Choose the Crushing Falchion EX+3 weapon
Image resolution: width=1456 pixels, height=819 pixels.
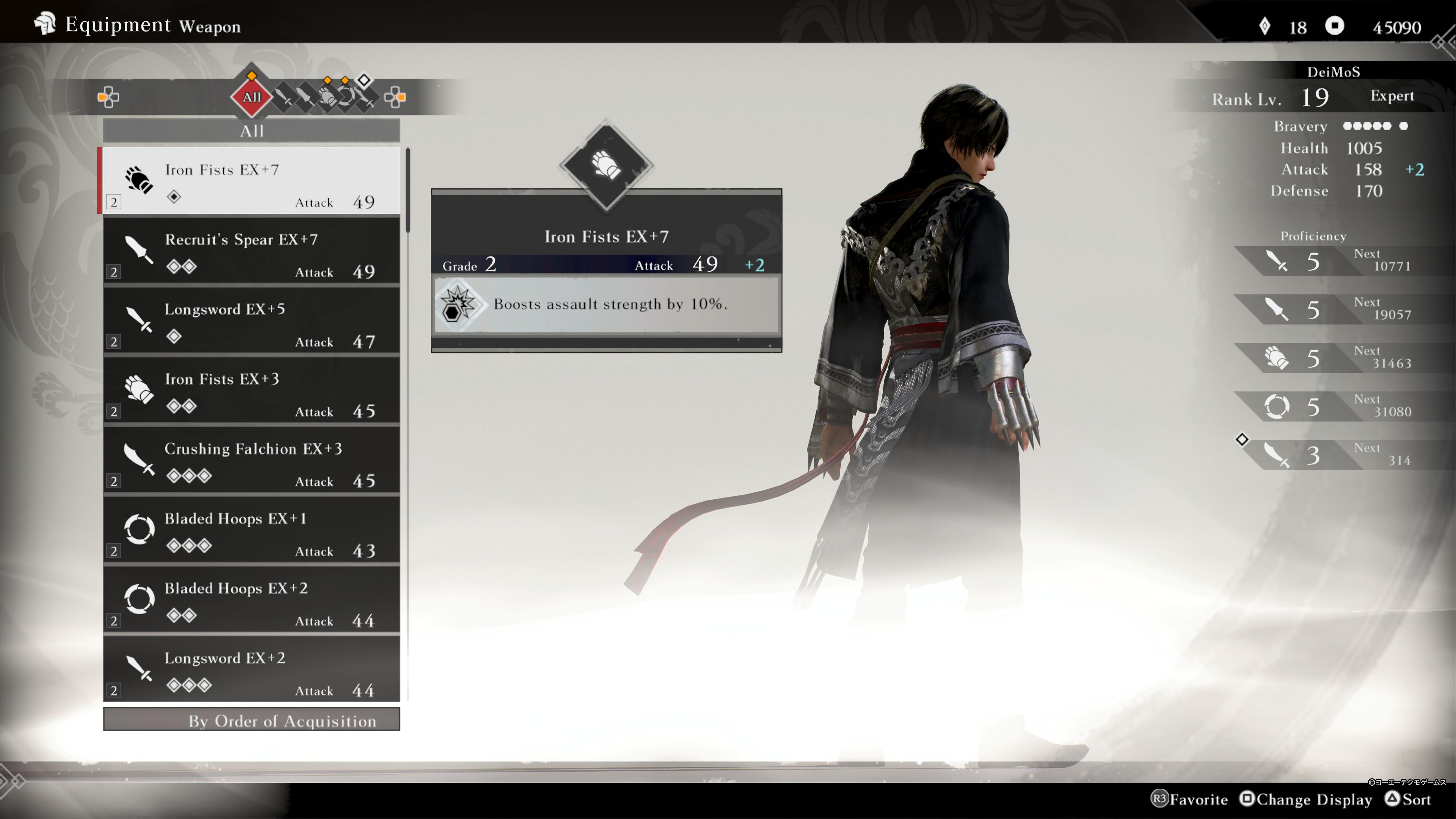[251, 461]
